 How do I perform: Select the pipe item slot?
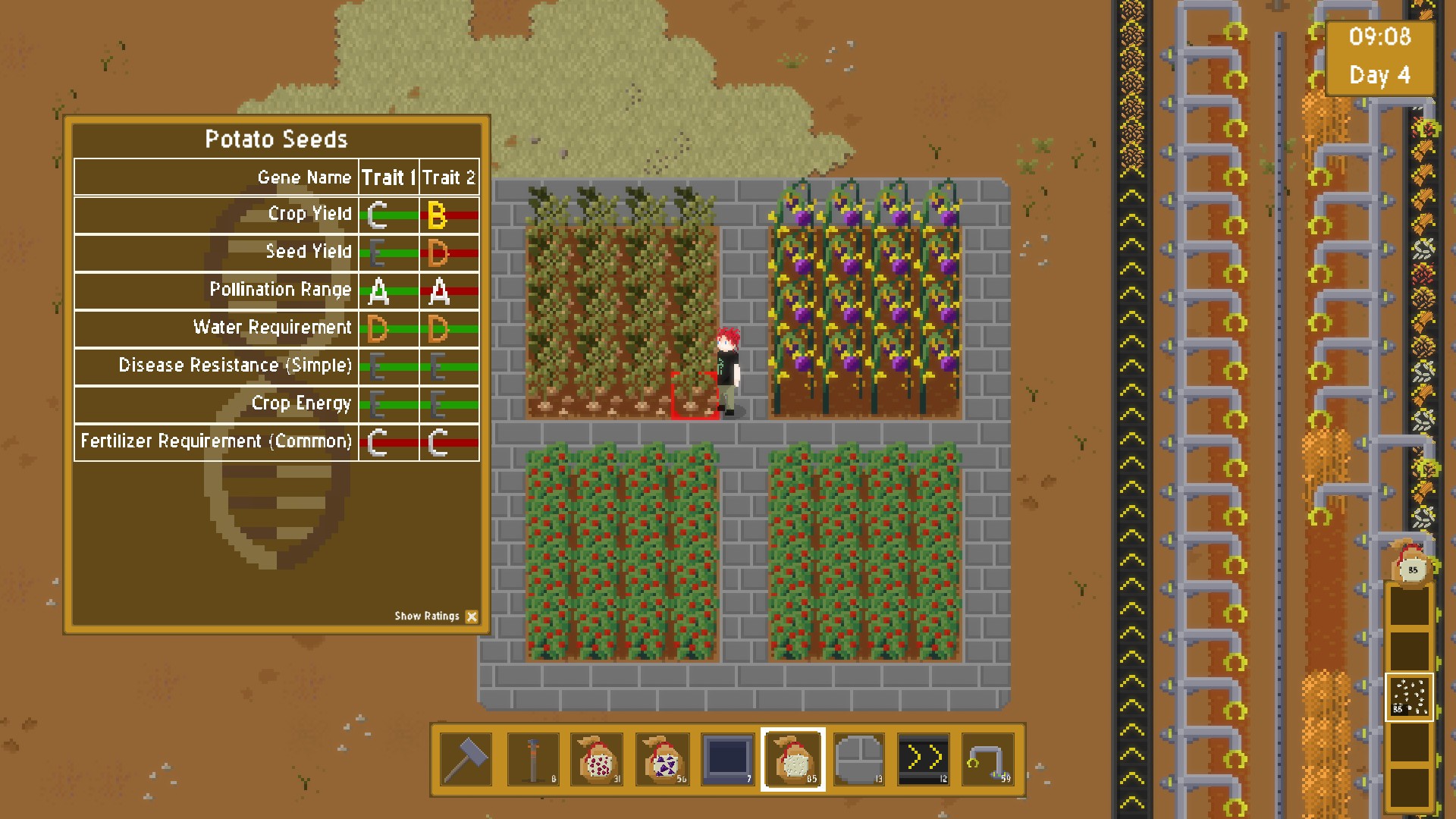click(x=987, y=758)
